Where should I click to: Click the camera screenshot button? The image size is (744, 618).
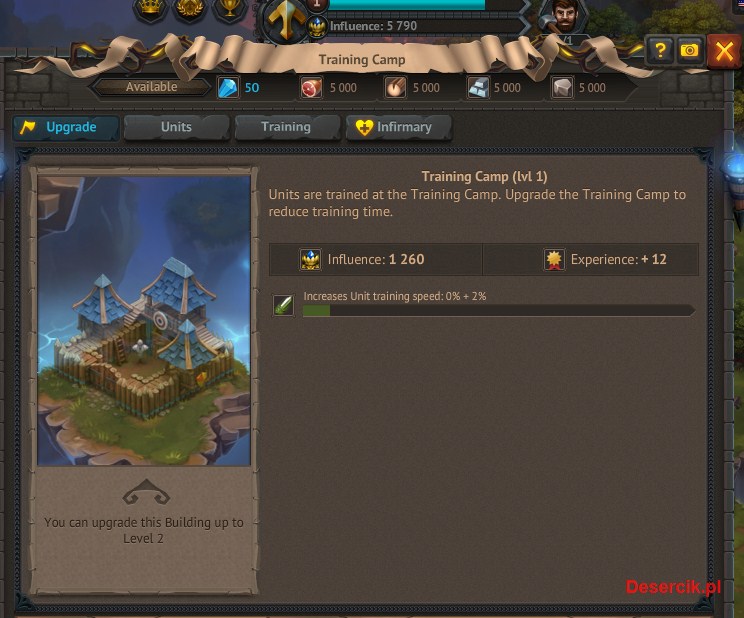[x=689, y=50]
